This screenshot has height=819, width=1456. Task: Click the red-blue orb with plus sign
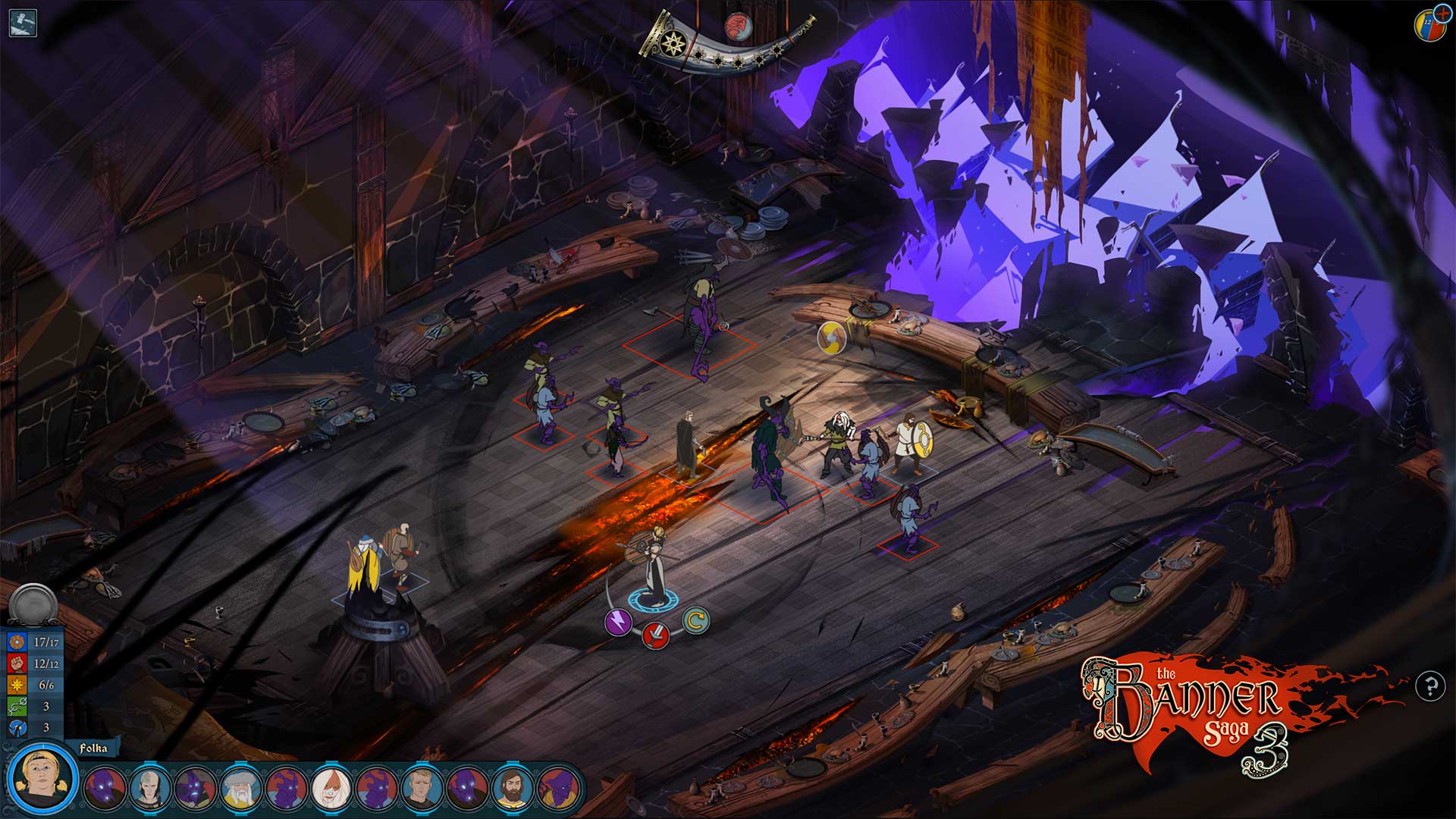1429,23
